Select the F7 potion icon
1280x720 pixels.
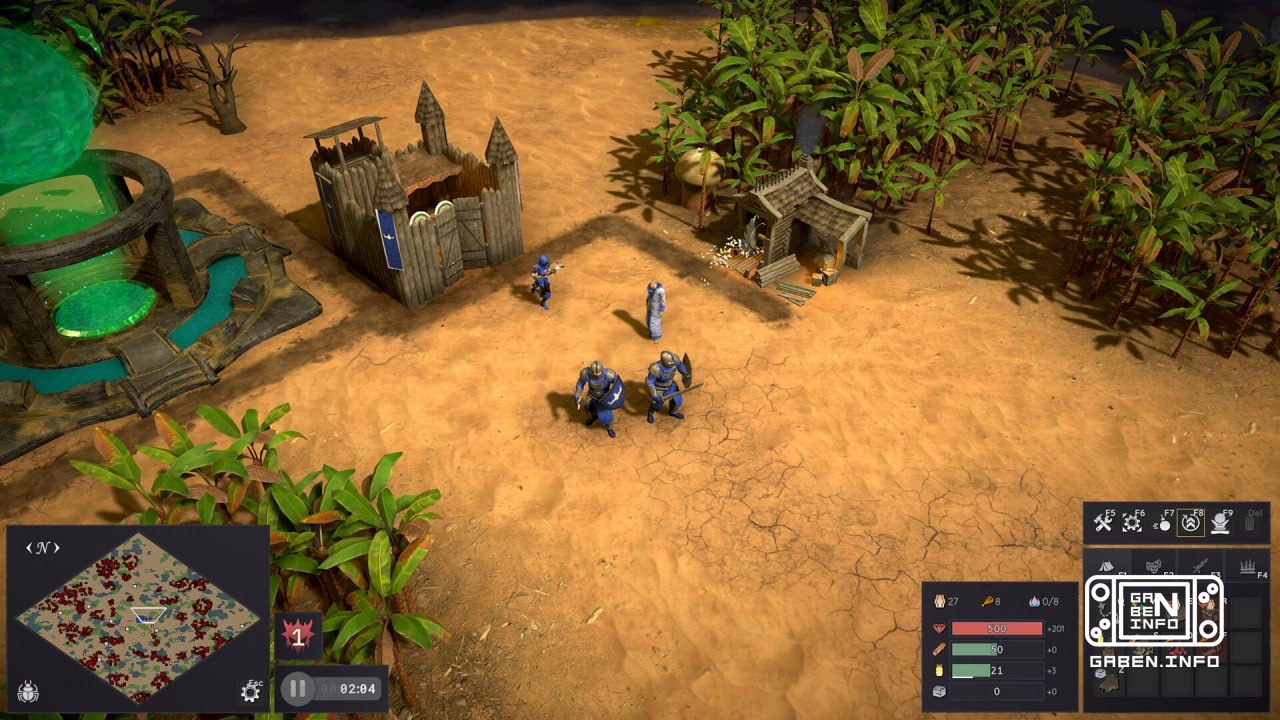coord(1164,523)
